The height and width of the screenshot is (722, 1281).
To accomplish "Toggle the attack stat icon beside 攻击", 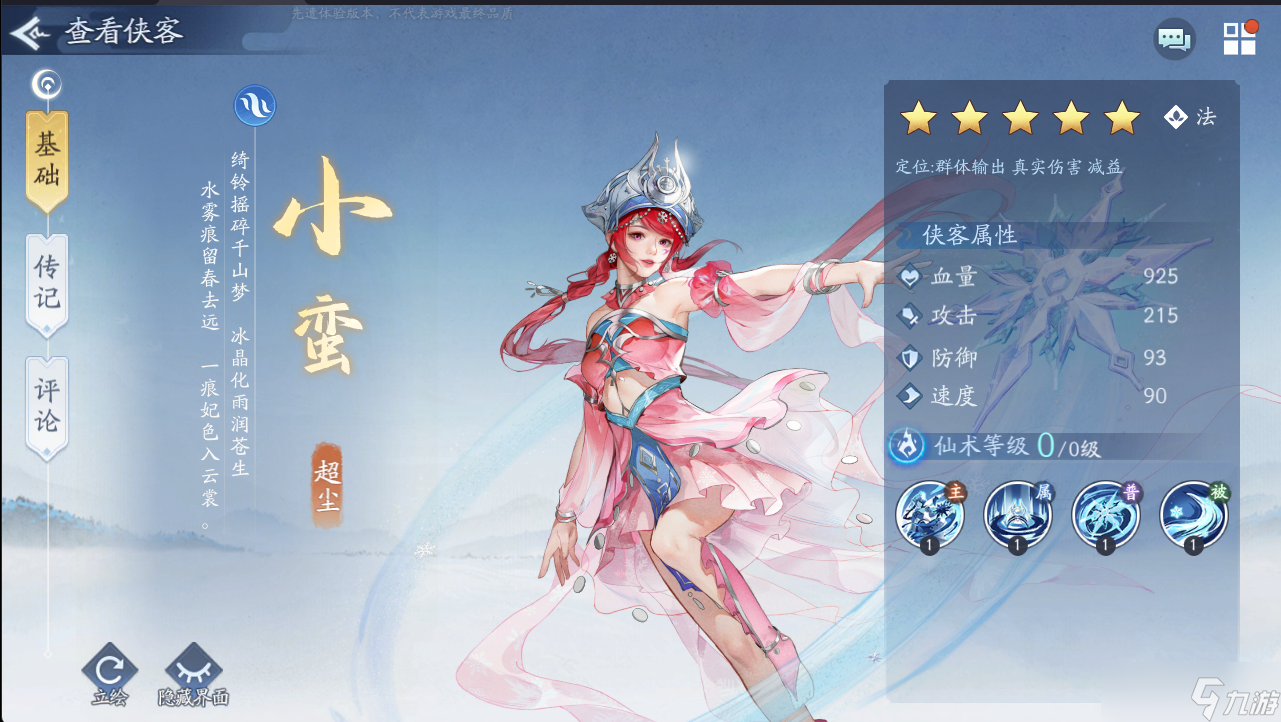I will 908,318.
